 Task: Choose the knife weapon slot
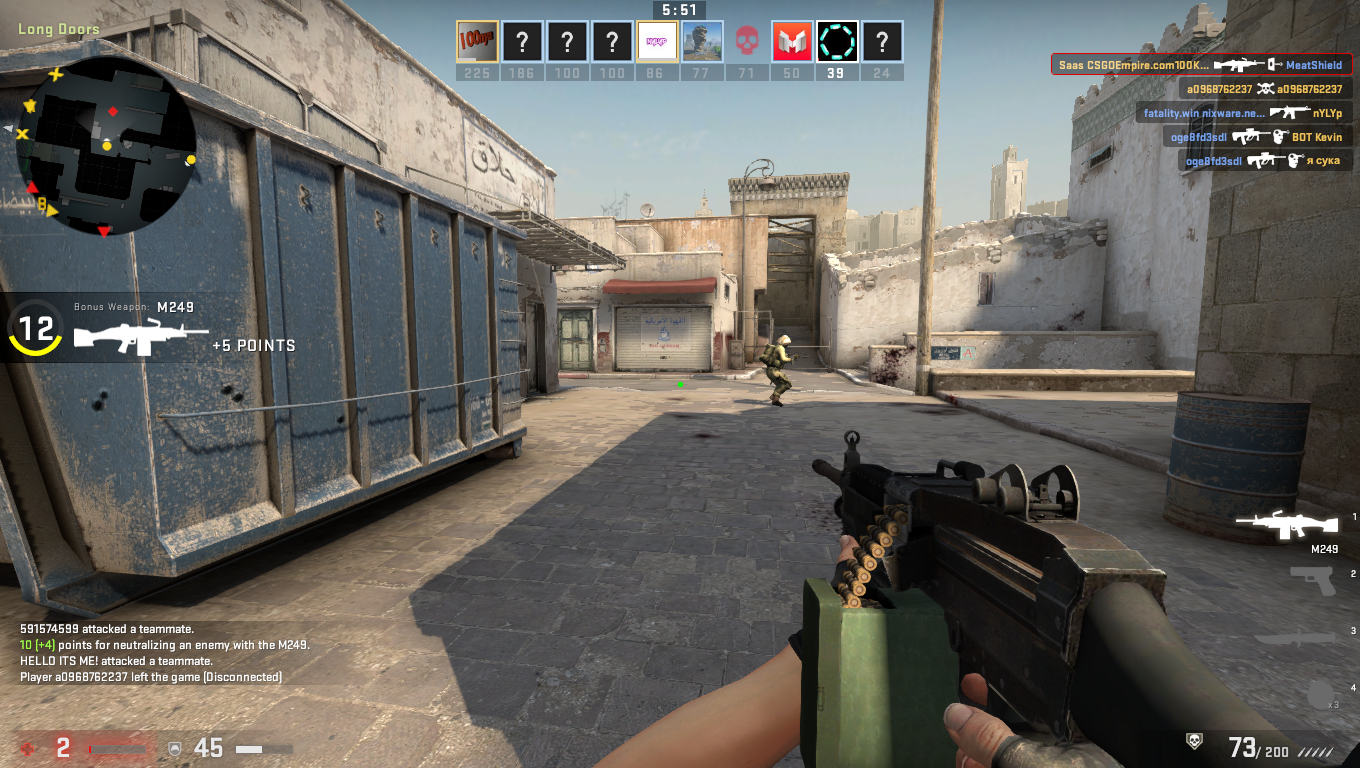click(x=1295, y=638)
